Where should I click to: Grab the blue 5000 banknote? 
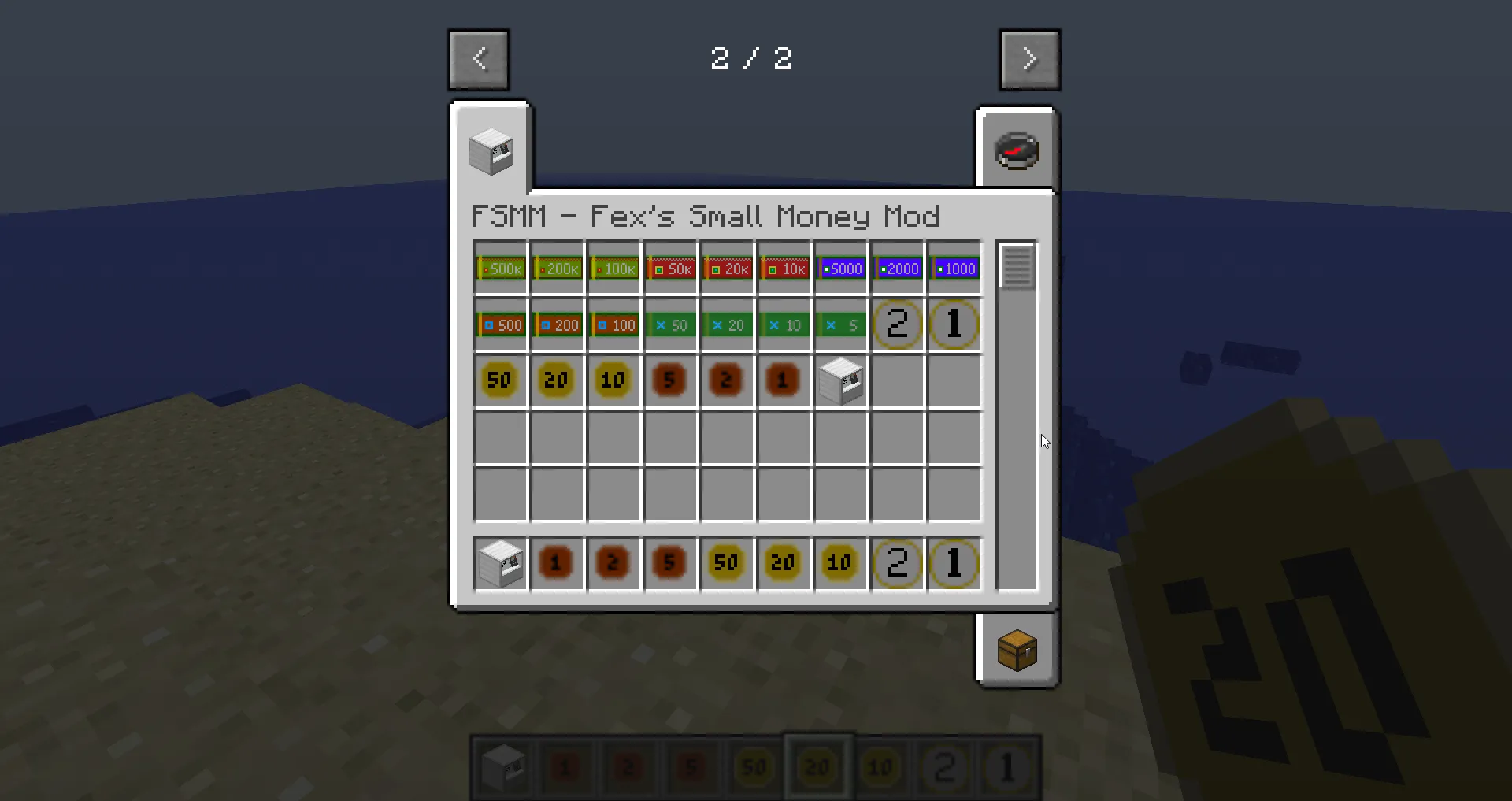[840, 268]
